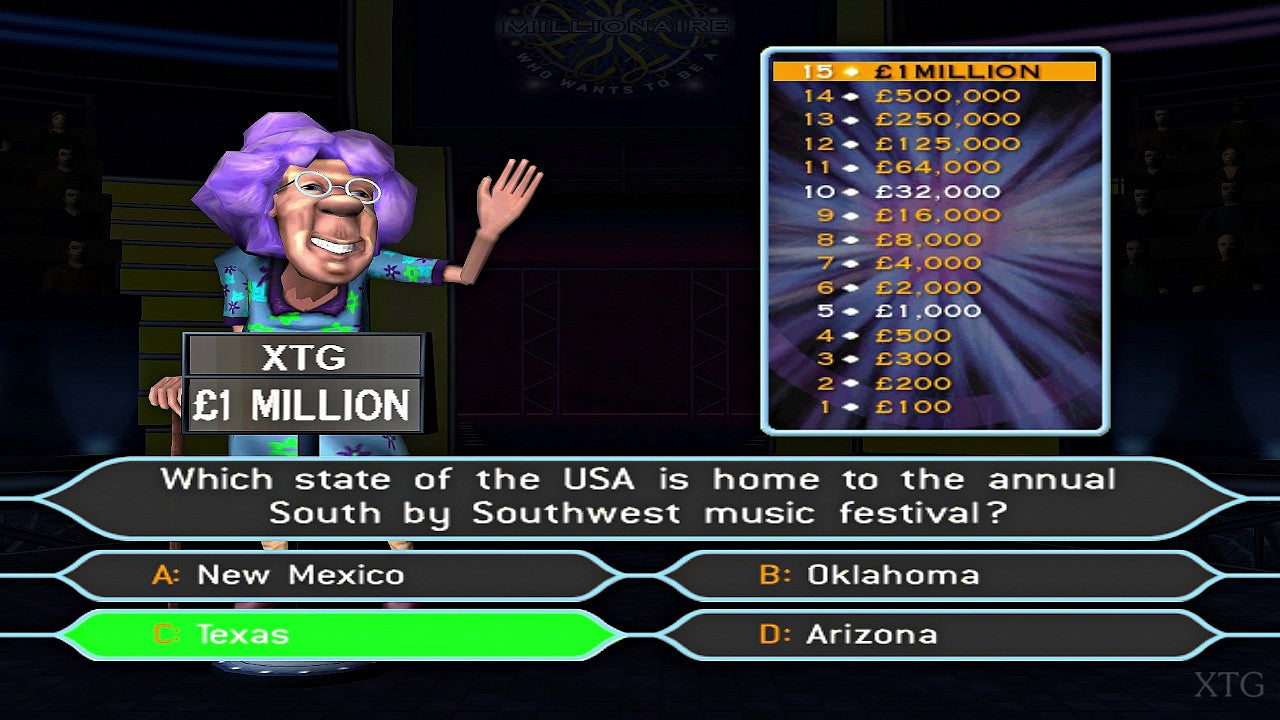Click the diamond icon next to £100
The width and height of the screenshot is (1280, 720).
[x=849, y=406]
